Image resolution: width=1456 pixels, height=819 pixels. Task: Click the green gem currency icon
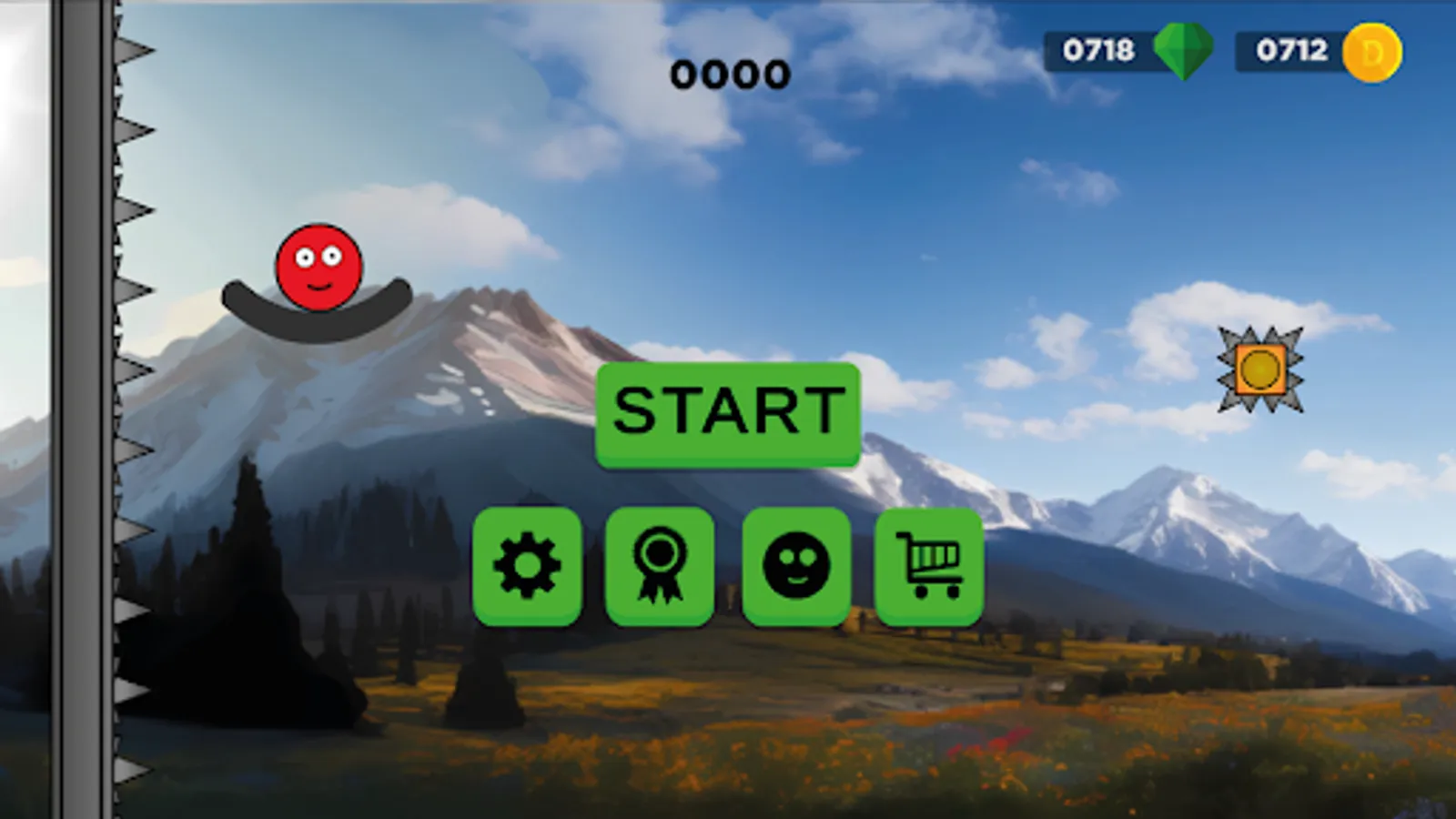[1186, 52]
